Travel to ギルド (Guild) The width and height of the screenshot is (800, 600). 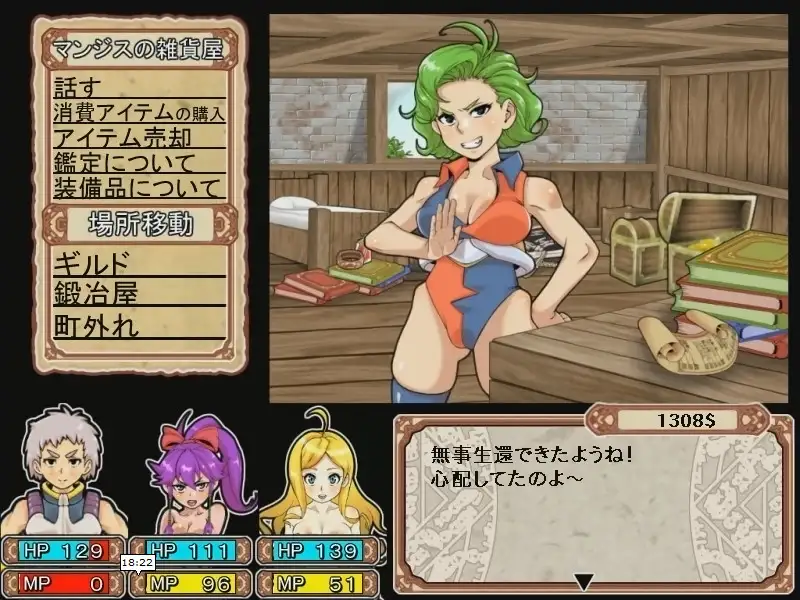pos(92,263)
